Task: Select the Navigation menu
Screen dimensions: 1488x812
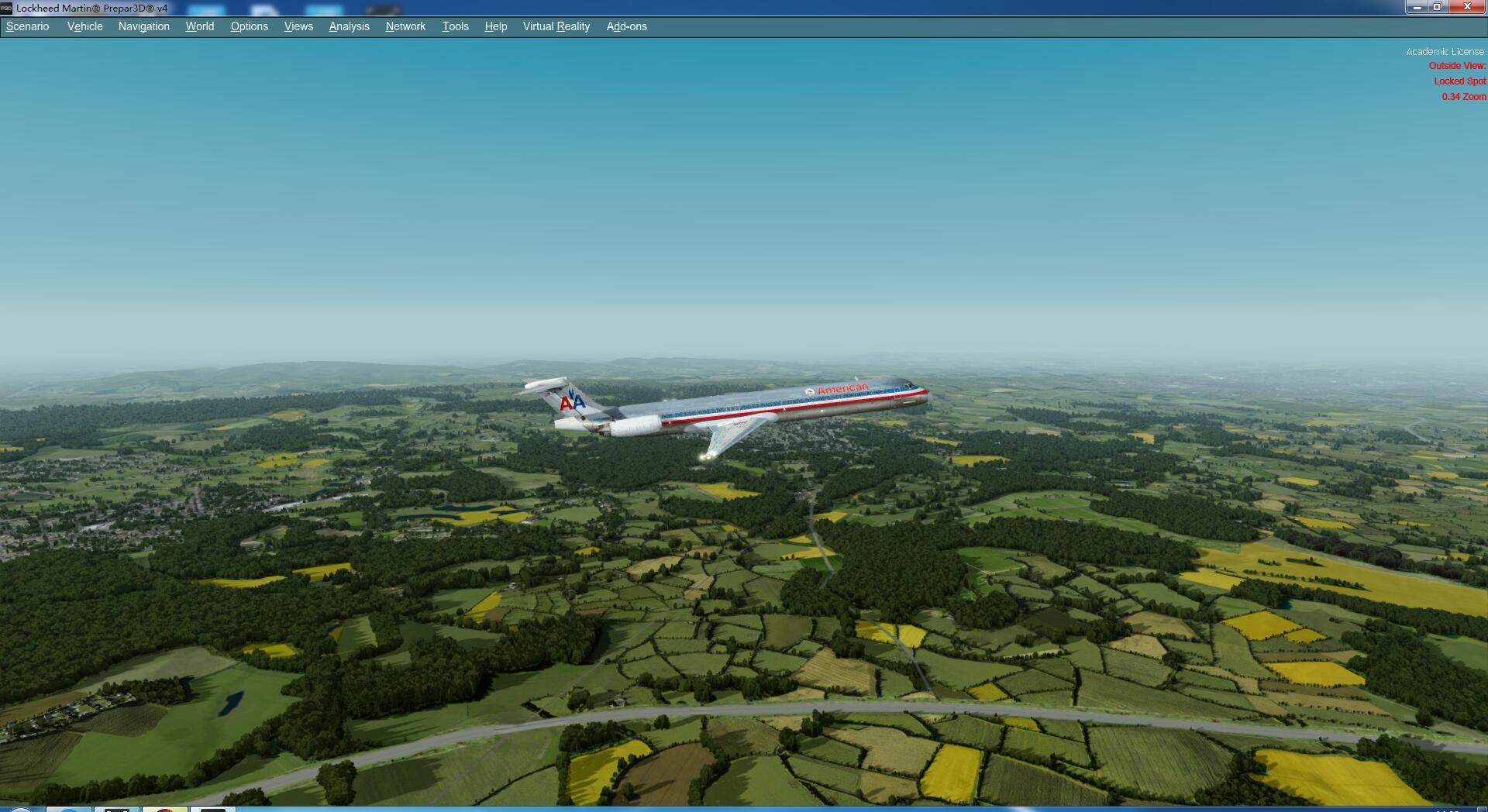Action: click(x=143, y=26)
